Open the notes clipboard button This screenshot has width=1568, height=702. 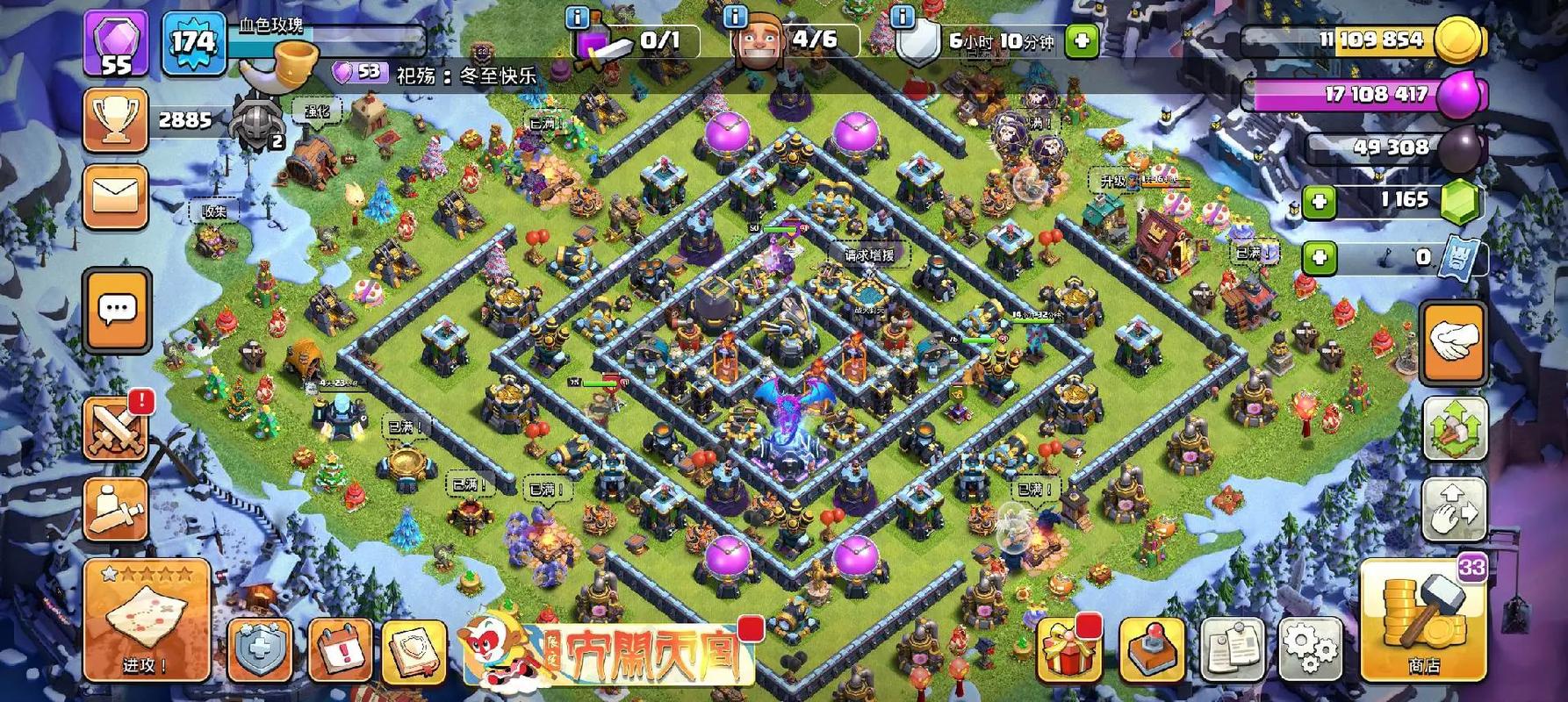point(1231,650)
